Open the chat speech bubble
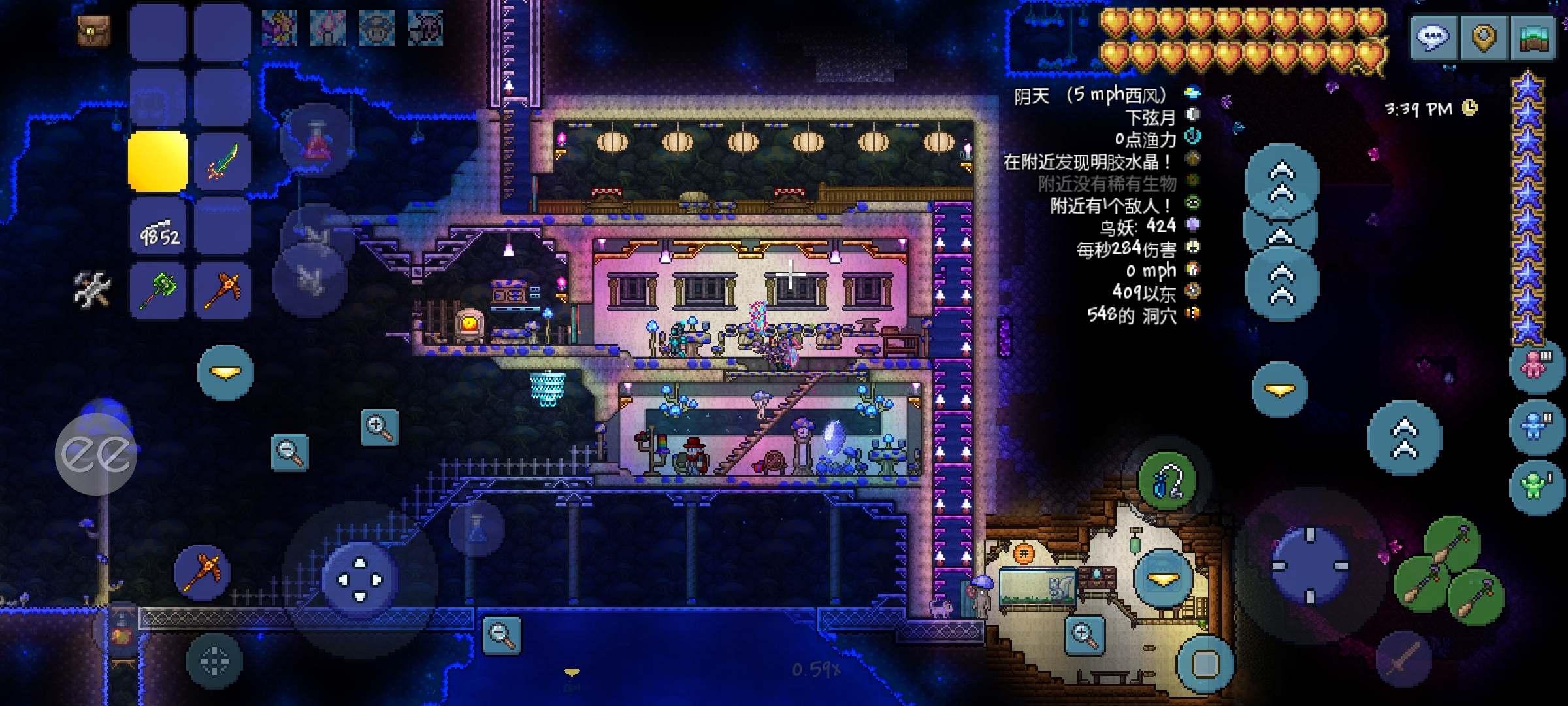The image size is (1568, 706). (x=1433, y=37)
